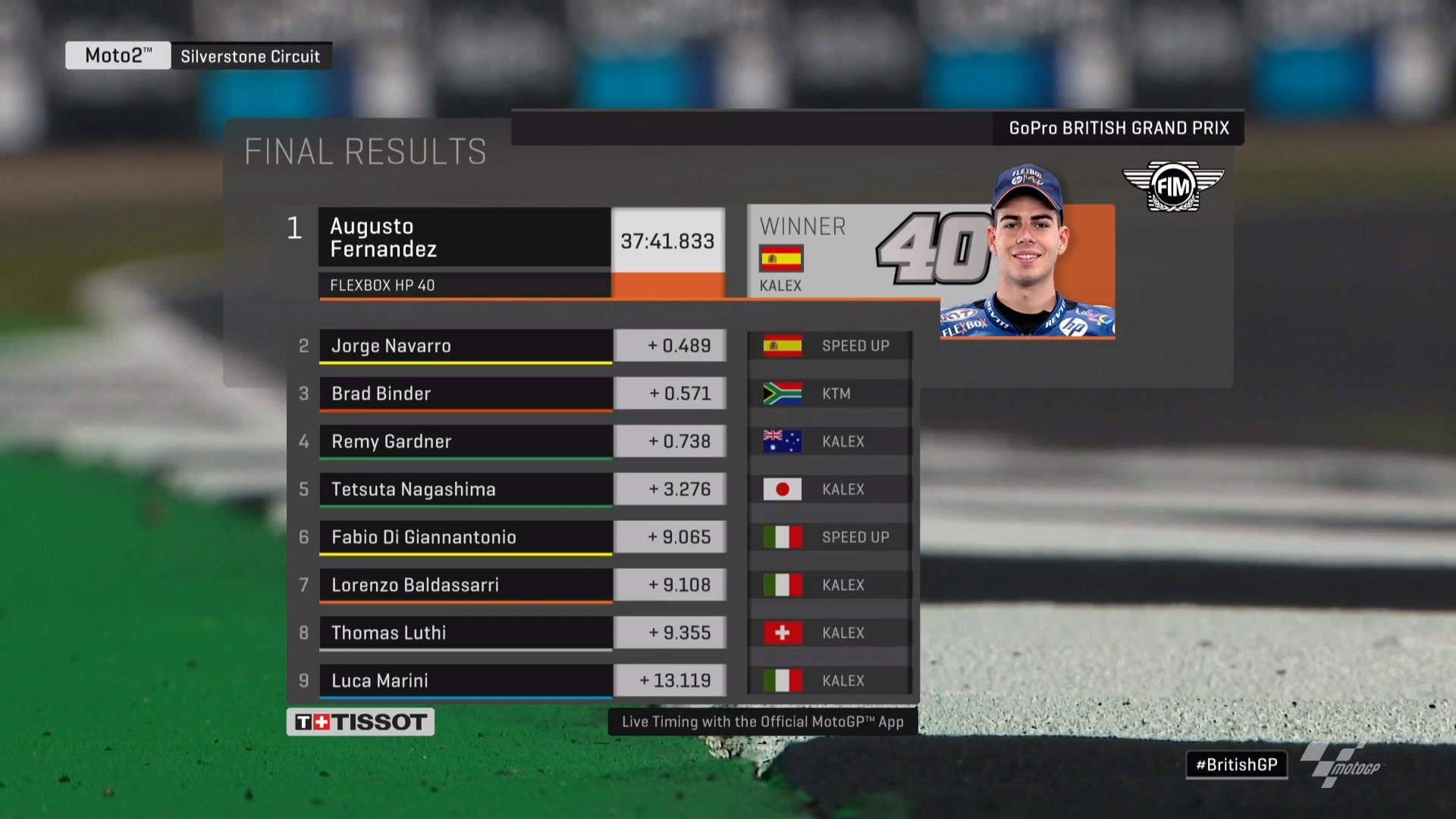
Task: Click Luca Marini's result entry
Action: pos(465,680)
